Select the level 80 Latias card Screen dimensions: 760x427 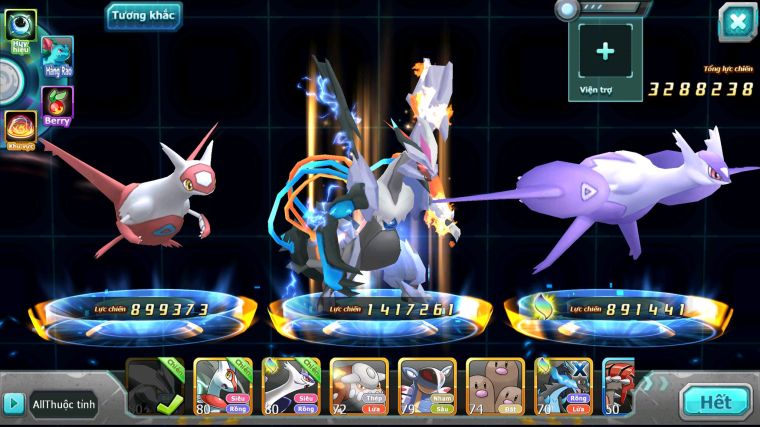(222, 387)
